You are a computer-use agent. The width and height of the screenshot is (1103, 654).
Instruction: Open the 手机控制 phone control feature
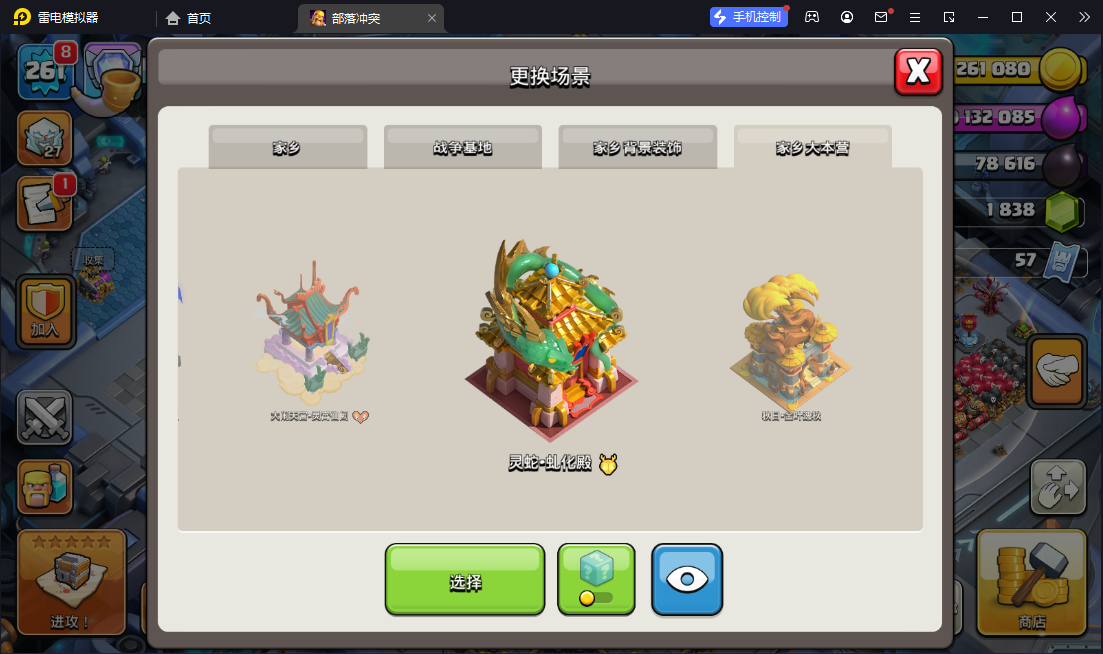point(747,17)
